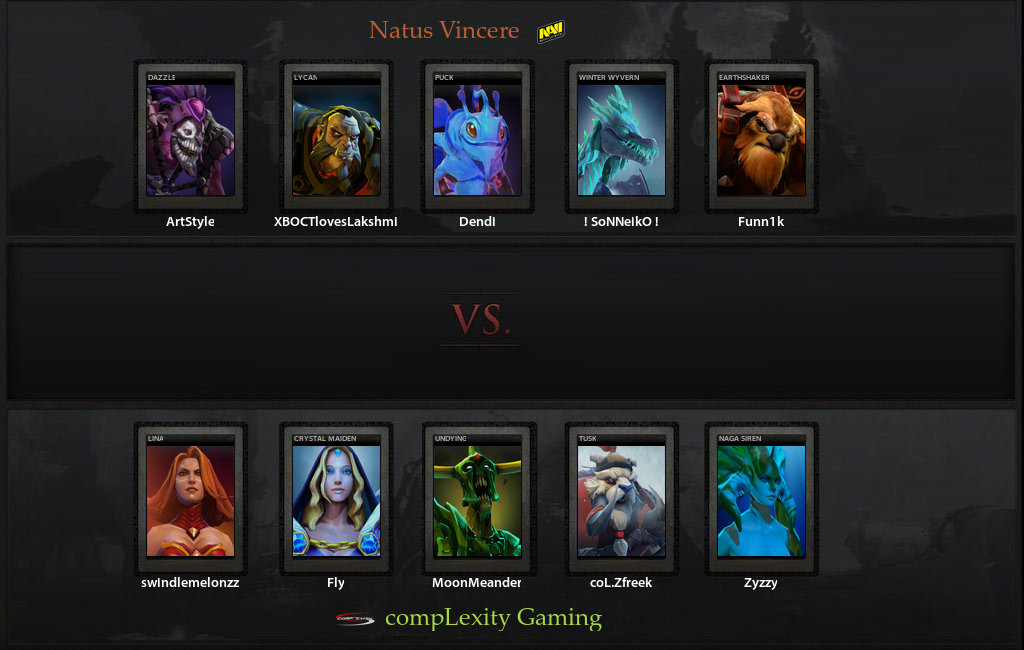Click the compLexity team logo
Image resolution: width=1024 pixels, height=650 pixels.
pos(355,619)
